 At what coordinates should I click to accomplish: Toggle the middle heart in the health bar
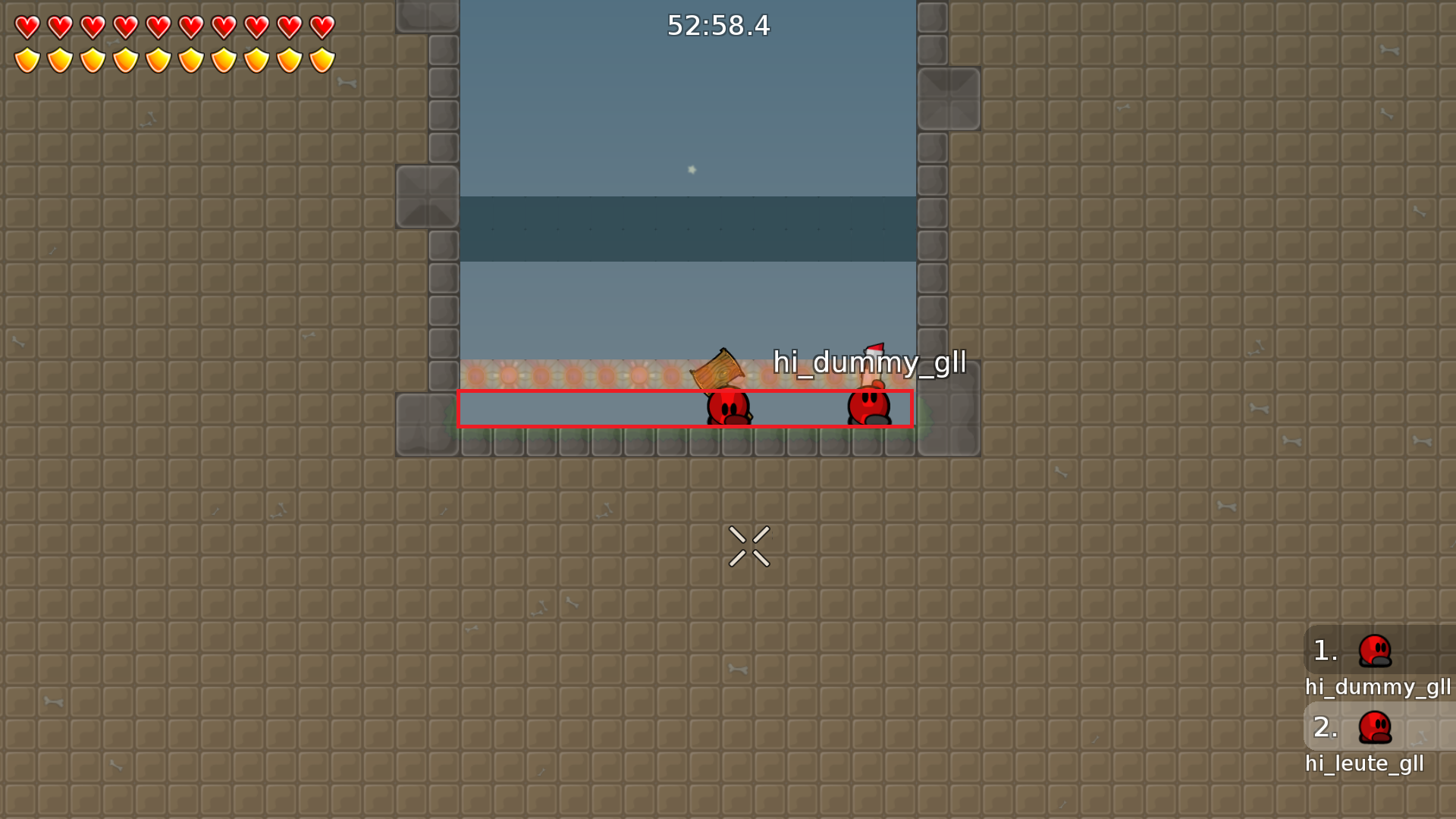pyautogui.click(x=158, y=28)
